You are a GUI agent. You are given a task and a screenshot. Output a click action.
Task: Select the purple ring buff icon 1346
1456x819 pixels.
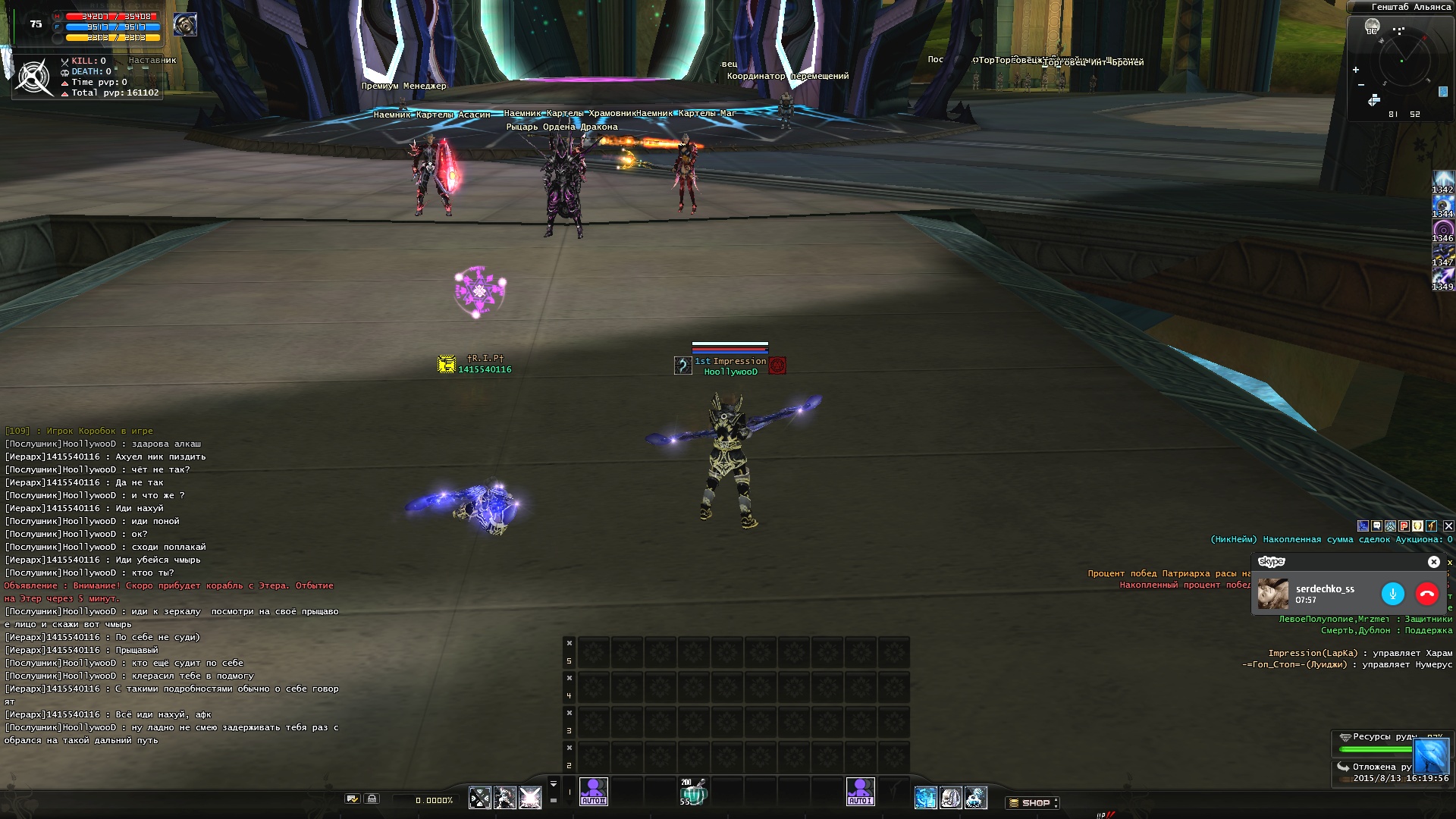coord(1442,229)
